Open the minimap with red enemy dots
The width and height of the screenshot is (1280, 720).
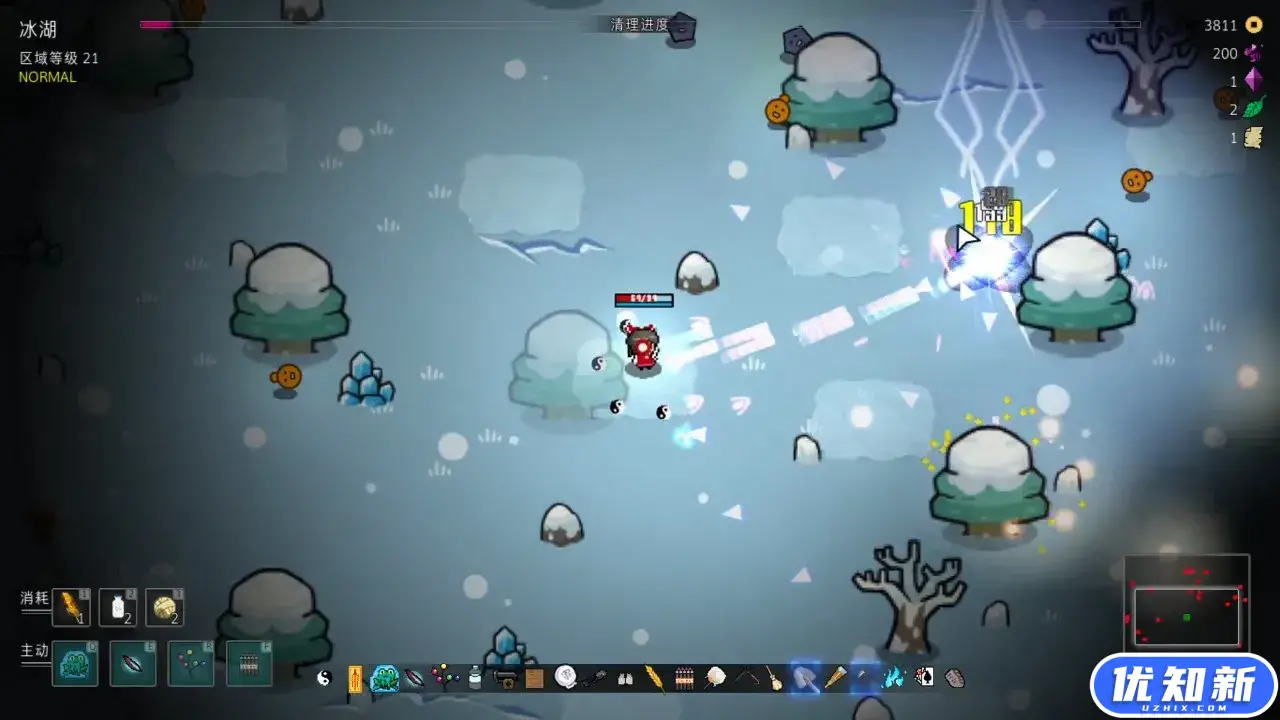click(x=1187, y=603)
